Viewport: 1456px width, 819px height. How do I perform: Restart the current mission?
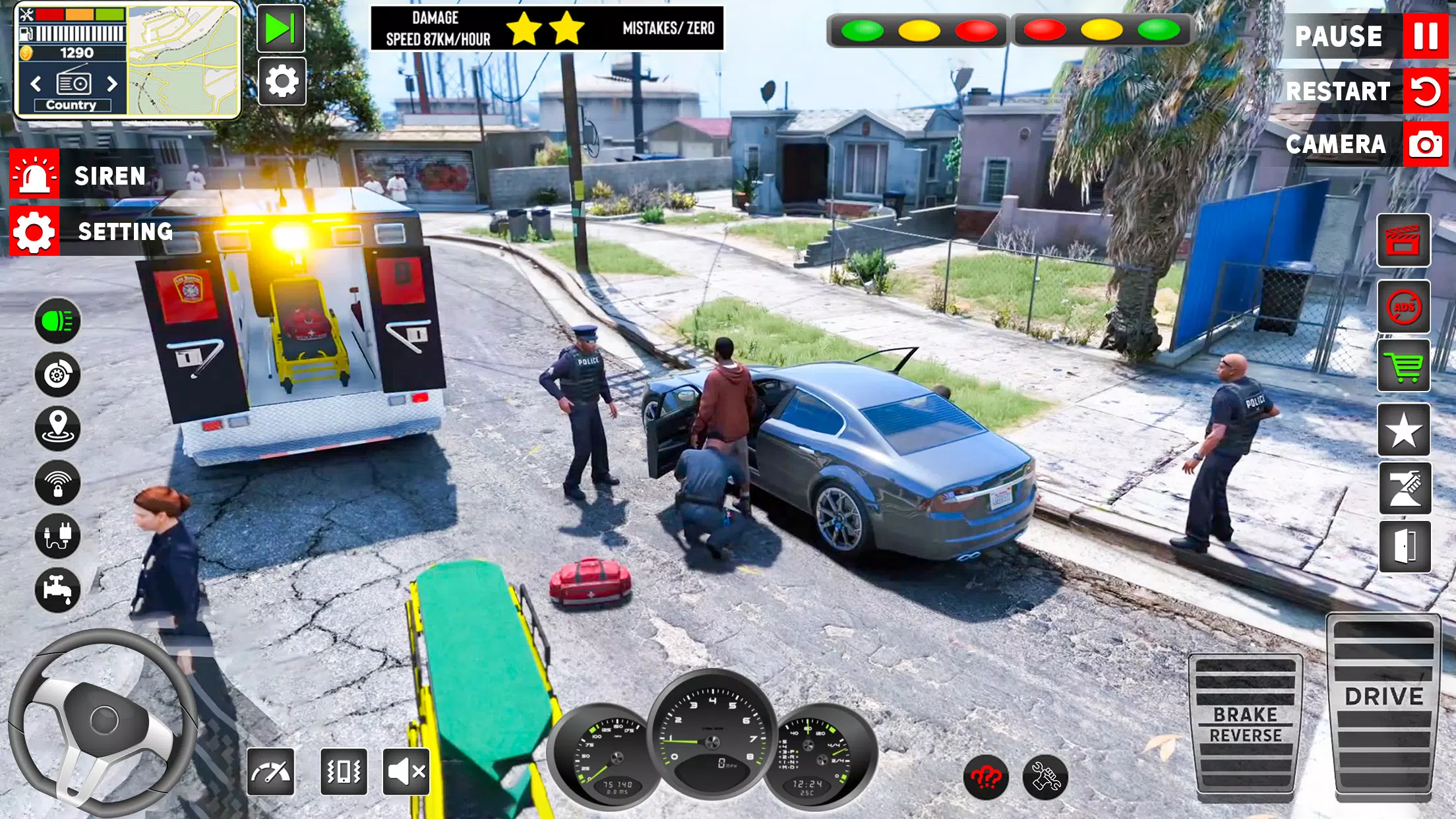coord(1424,91)
